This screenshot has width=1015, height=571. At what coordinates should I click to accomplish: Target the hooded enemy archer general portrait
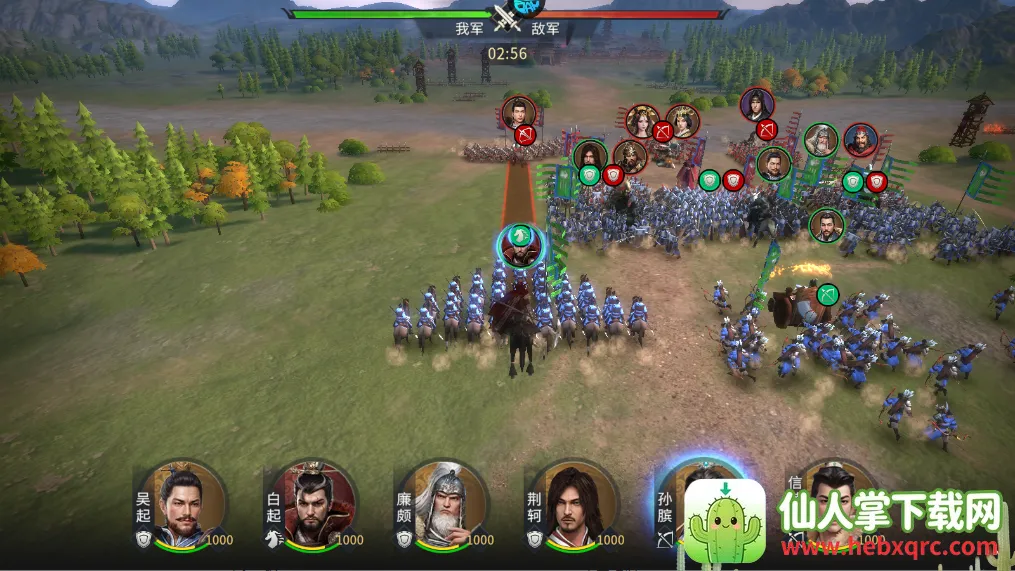757,104
